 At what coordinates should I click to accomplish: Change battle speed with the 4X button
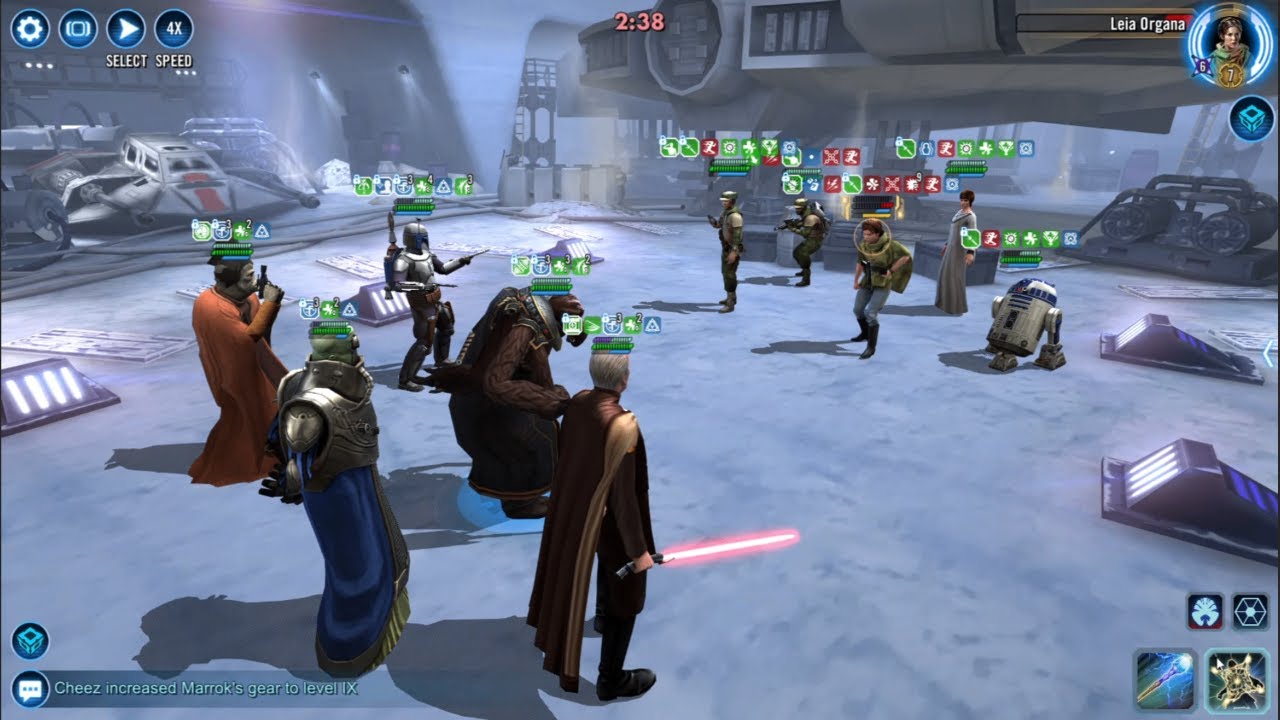tap(174, 29)
